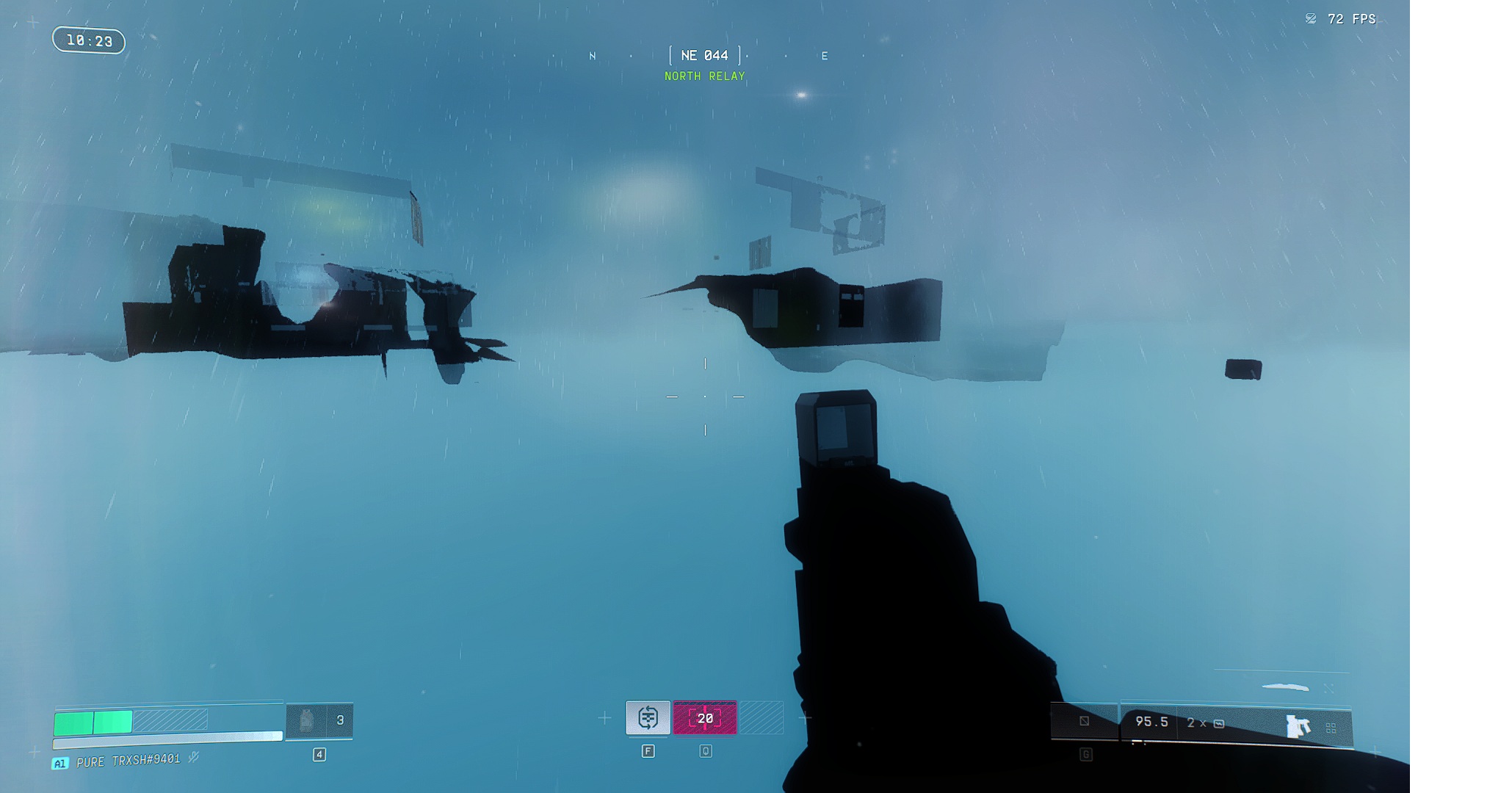
Task: Select the consumable slot holding 3 items
Action: pos(319,720)
